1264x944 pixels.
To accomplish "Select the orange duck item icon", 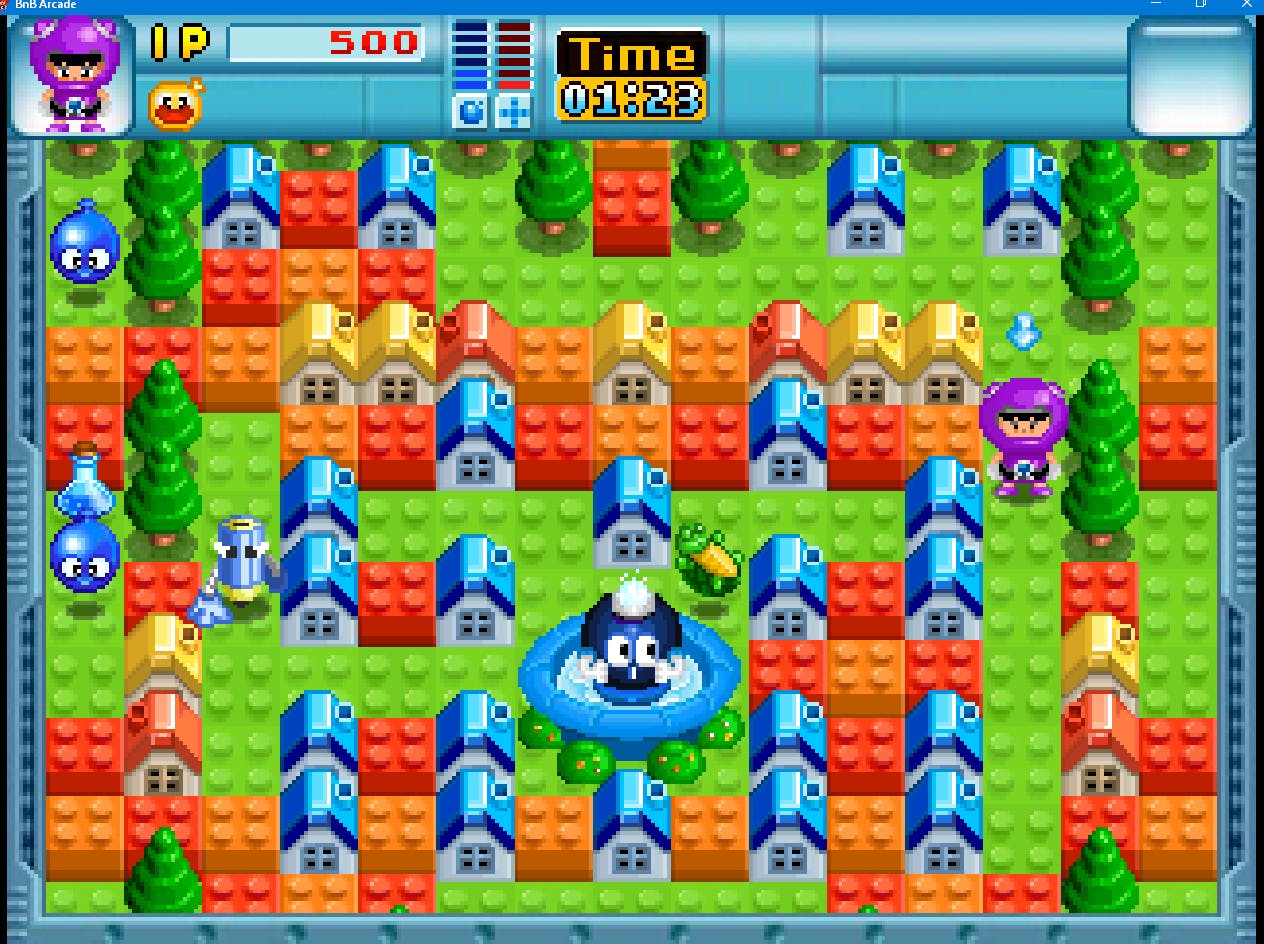I will pos(176,104).
